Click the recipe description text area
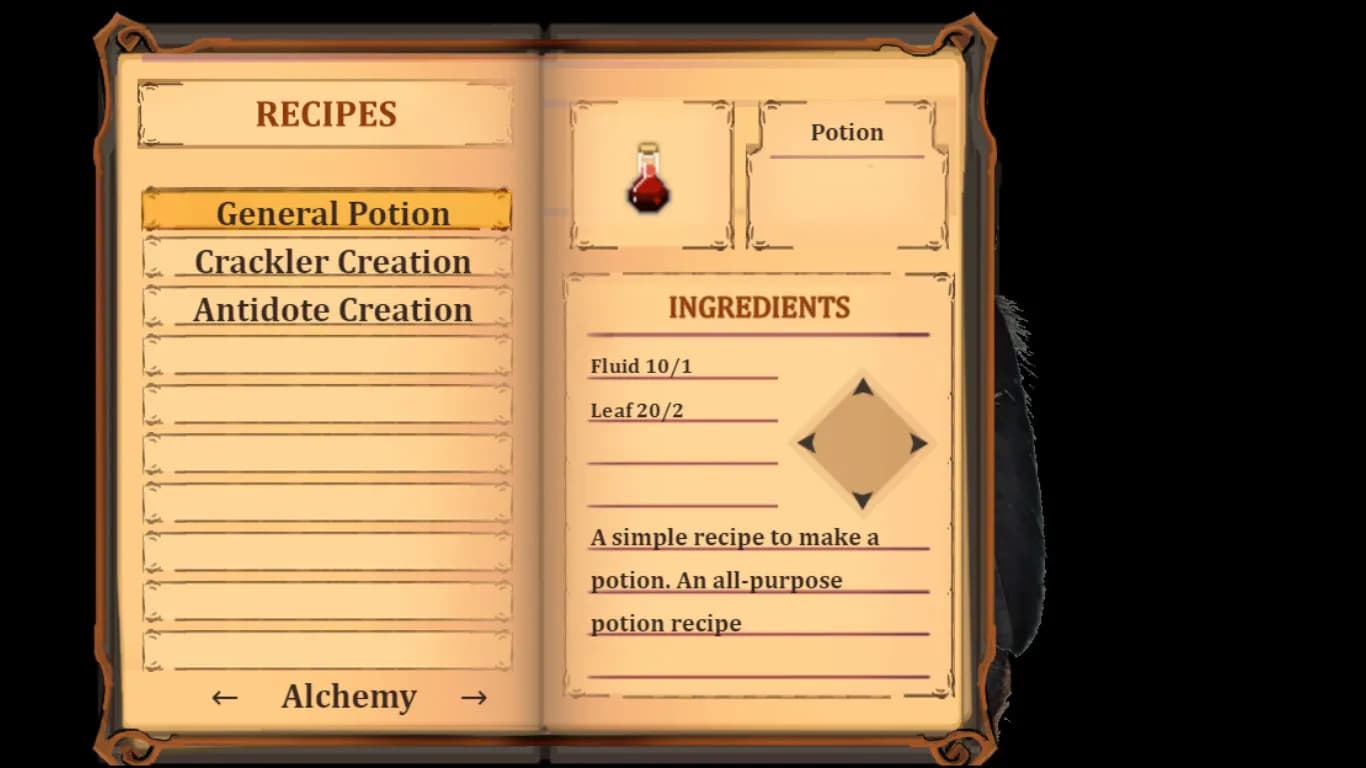The width and height of the screenshot is (1366, 768). click(x=757, y=579)
